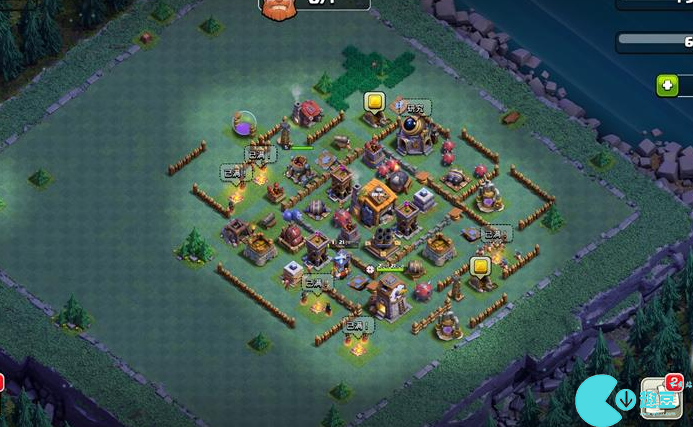Image resolution: width=693 pixels, height=427 pixels.
Task: Open the master builder status icon
Action: 279,8
